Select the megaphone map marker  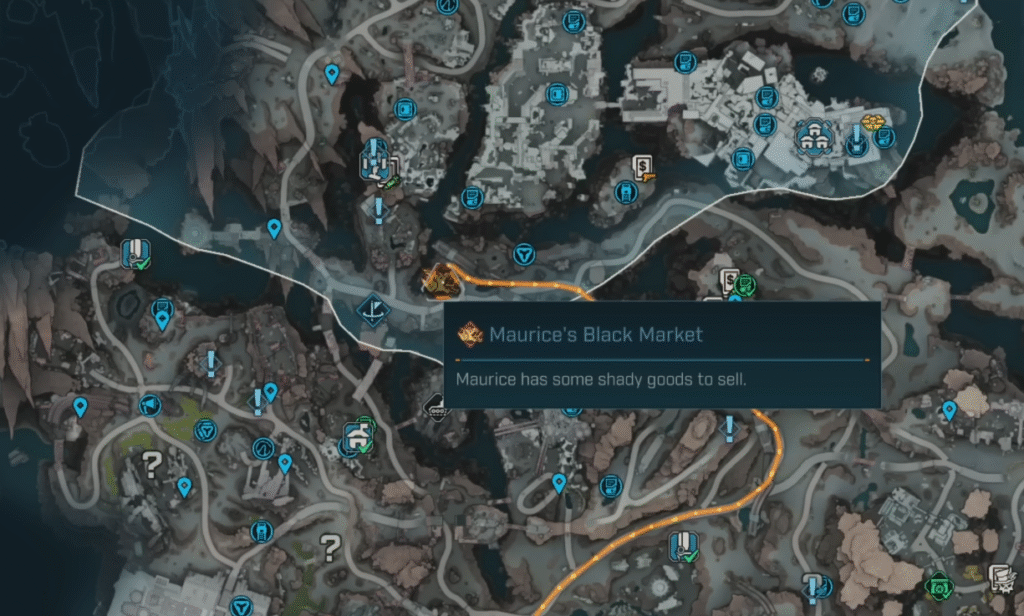click(x=149, y=405)
